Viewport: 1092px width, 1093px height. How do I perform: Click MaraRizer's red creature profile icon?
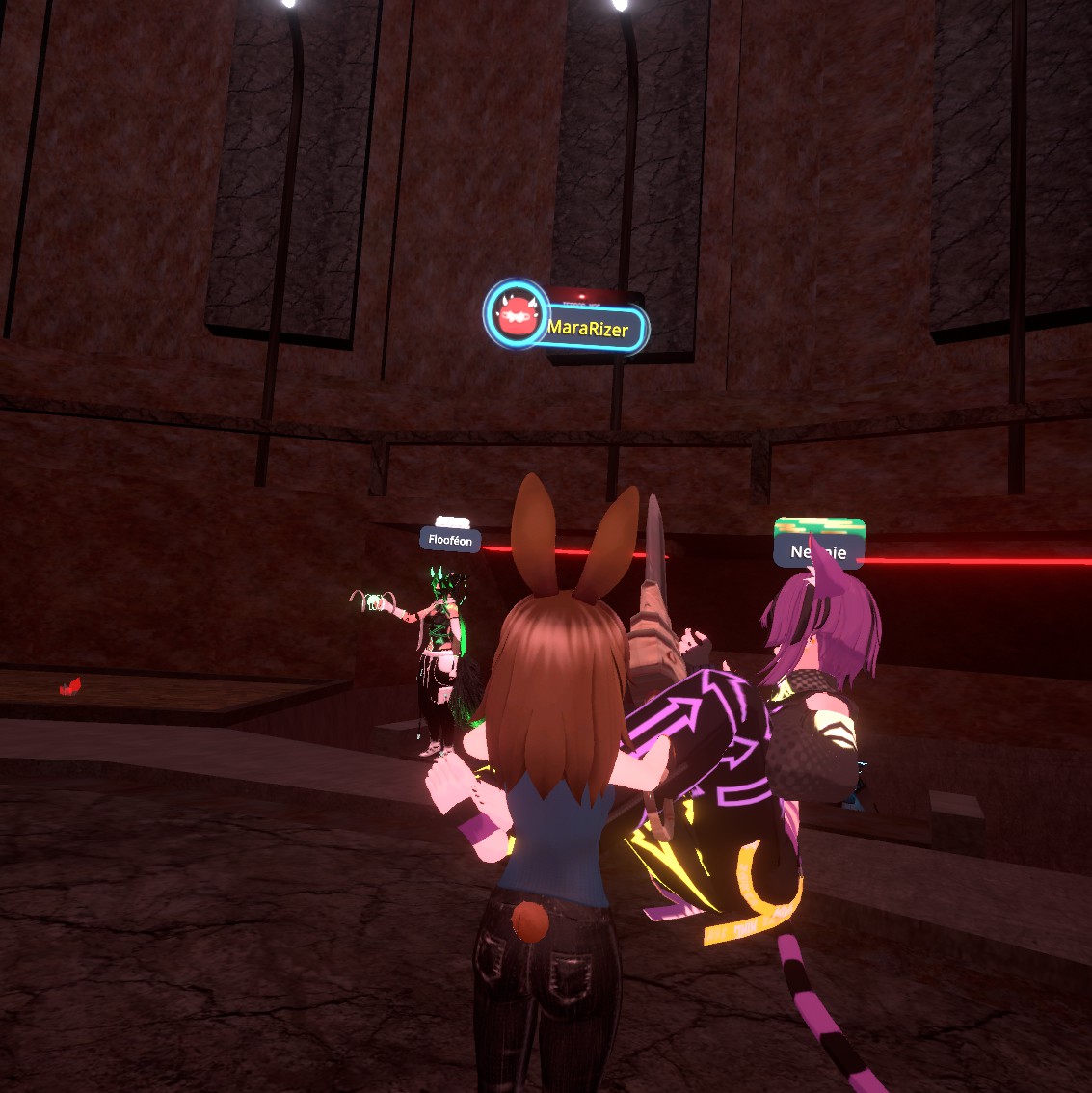coord(517,313)
